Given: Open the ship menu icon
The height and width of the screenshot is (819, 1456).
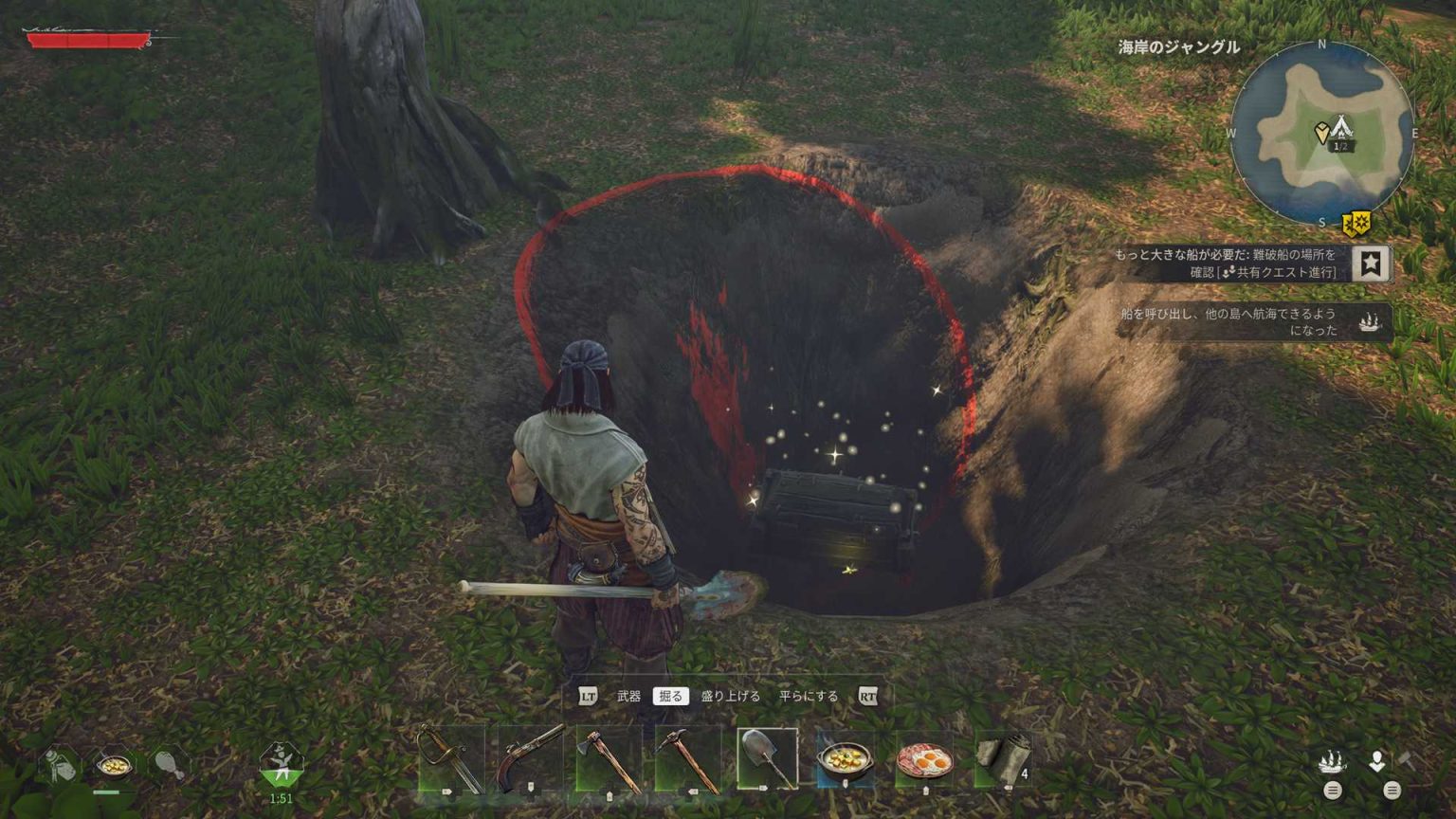Looking at the screenshot, I should pyautogui.click(x=1332, y=761).
